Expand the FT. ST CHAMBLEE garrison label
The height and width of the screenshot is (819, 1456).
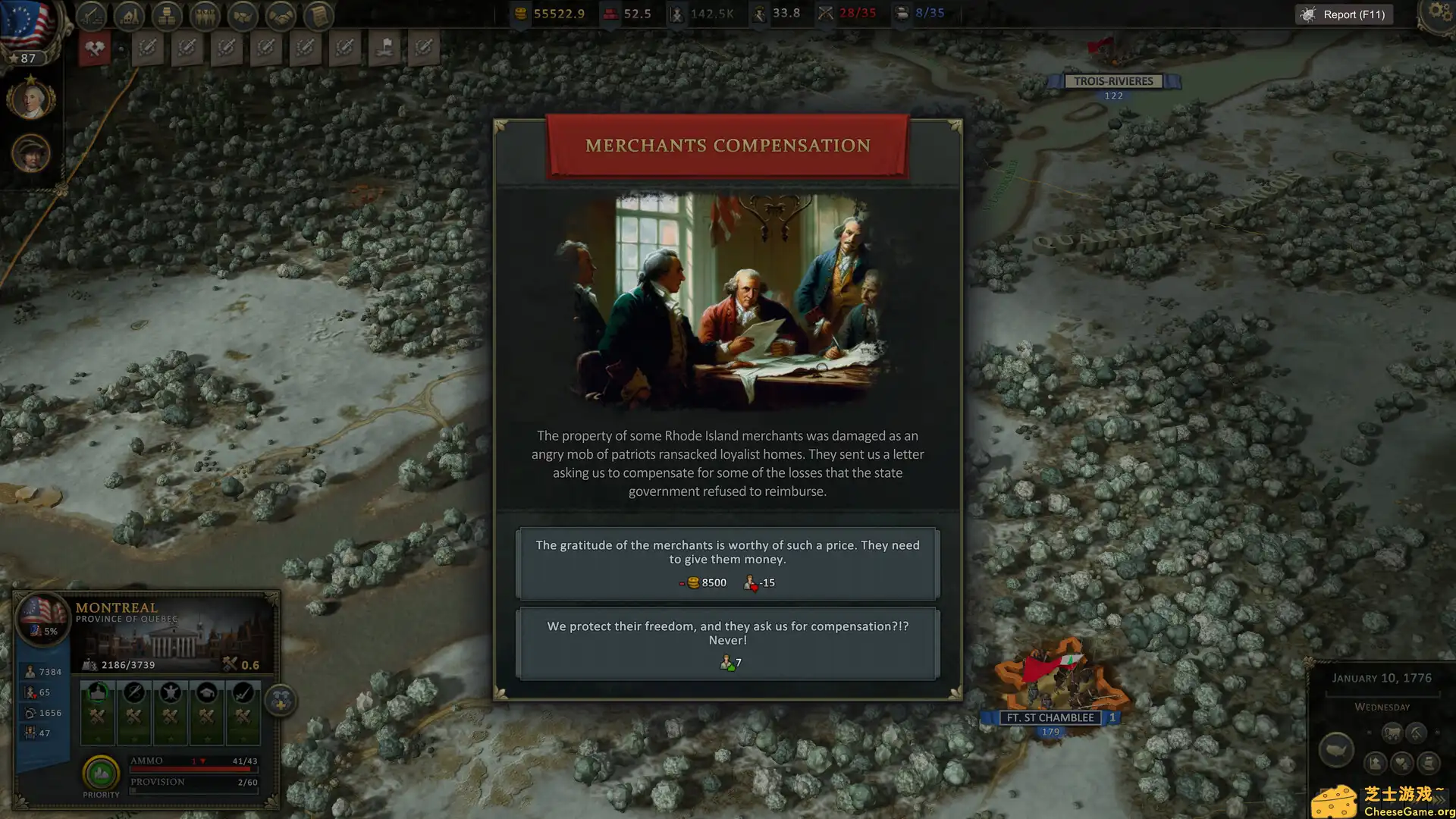[1050, 717]
